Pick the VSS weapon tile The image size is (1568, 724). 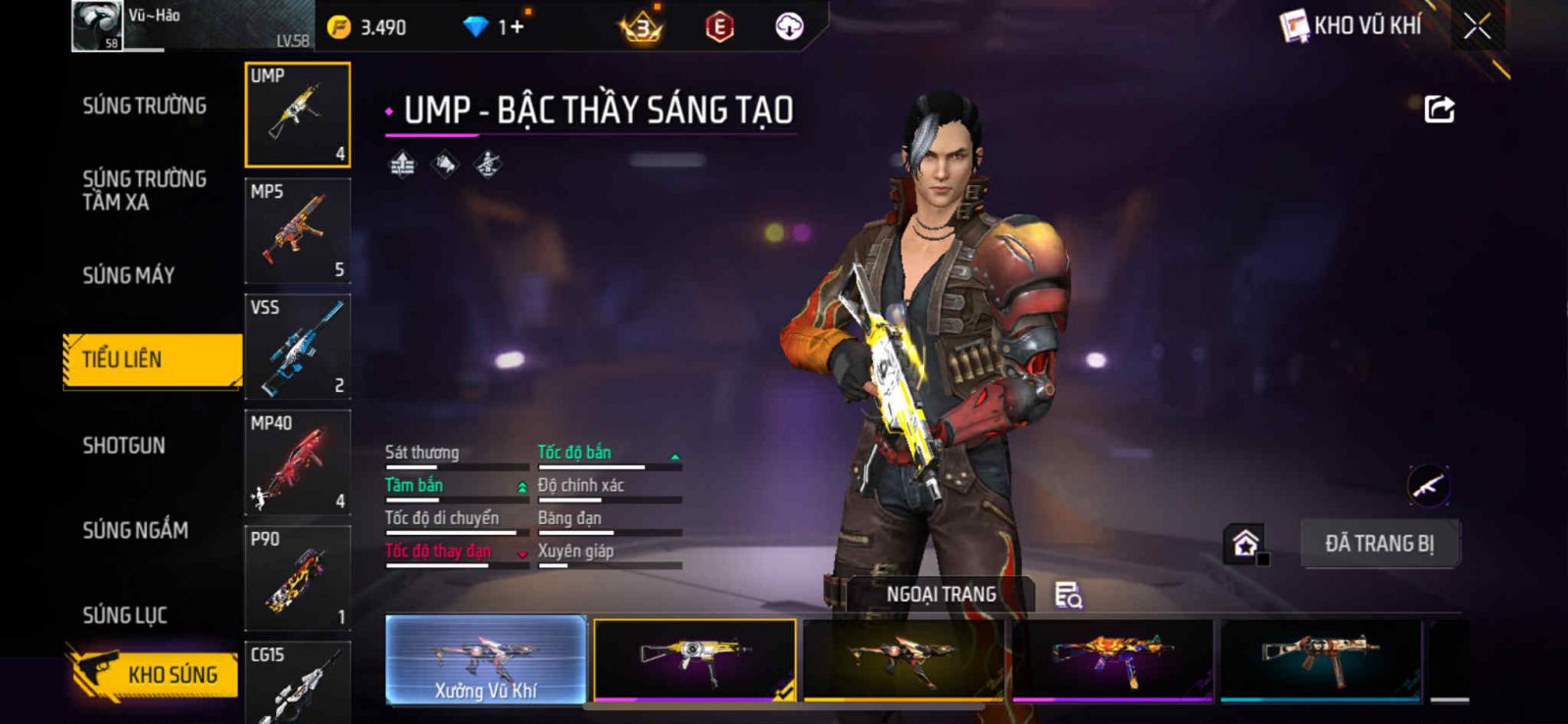[x=297, y=346]
